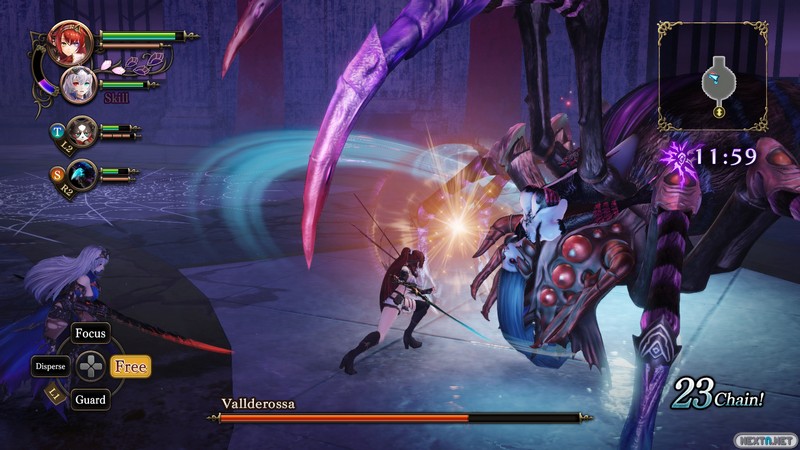Select the silver-haired partner portrait

coord(79,84)
